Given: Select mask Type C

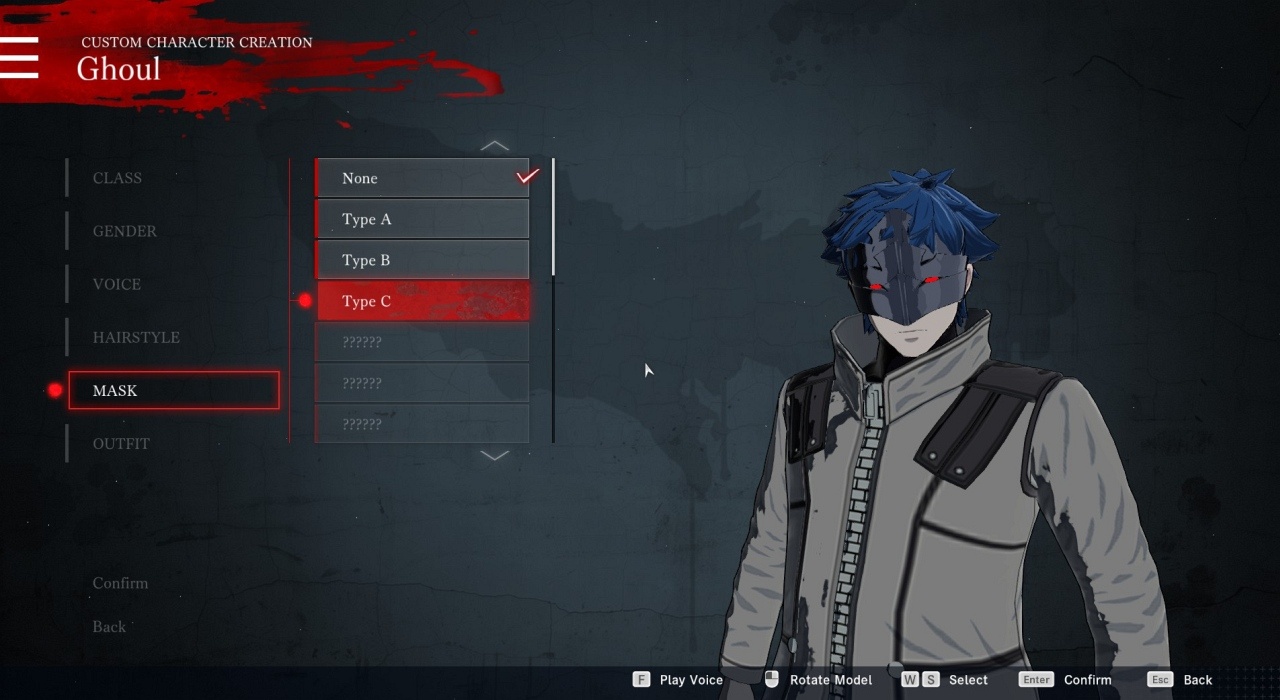Looking at the screenshot, I should click(422, 301).
